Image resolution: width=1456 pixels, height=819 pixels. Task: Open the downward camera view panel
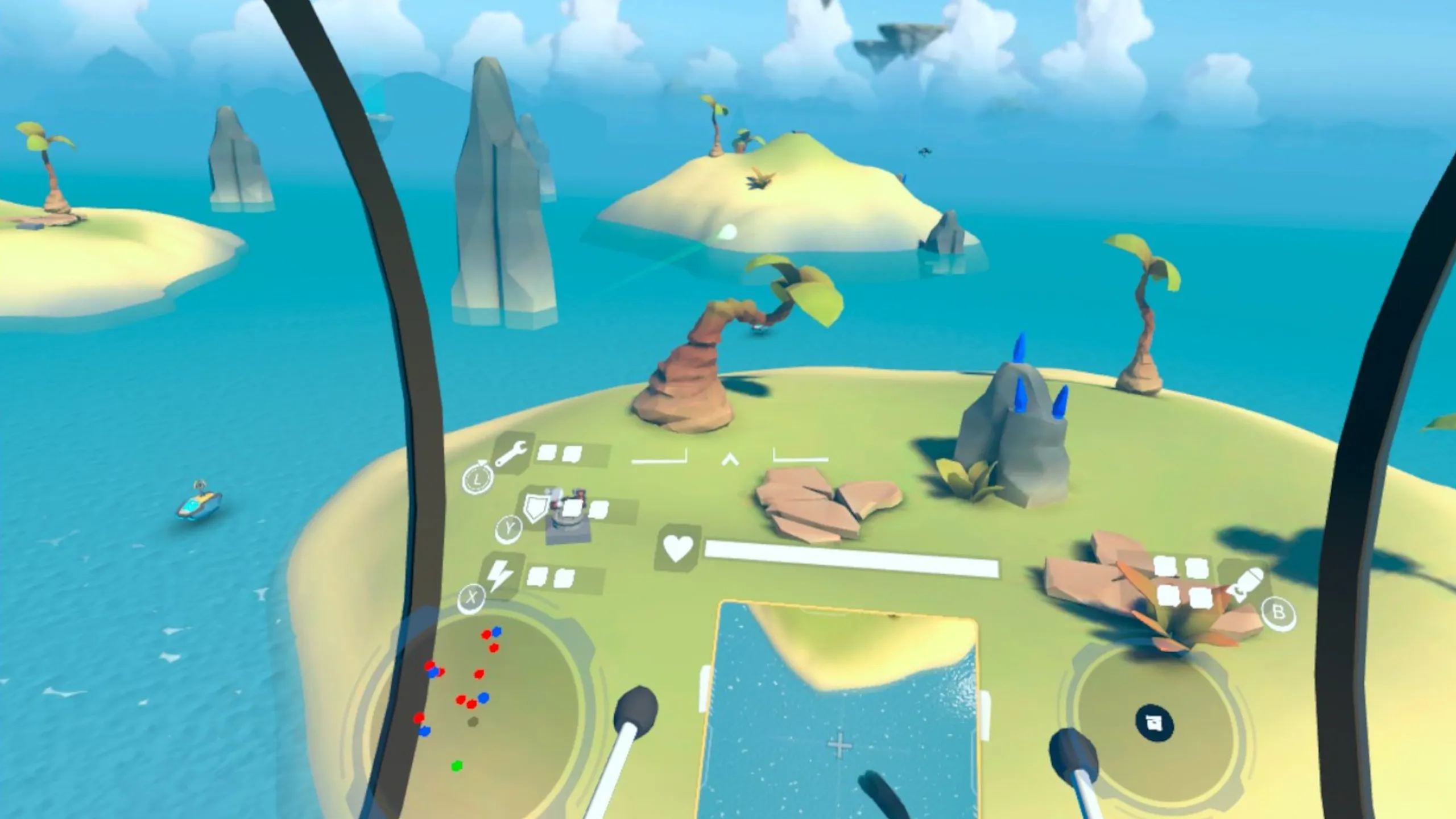point(841,711)
